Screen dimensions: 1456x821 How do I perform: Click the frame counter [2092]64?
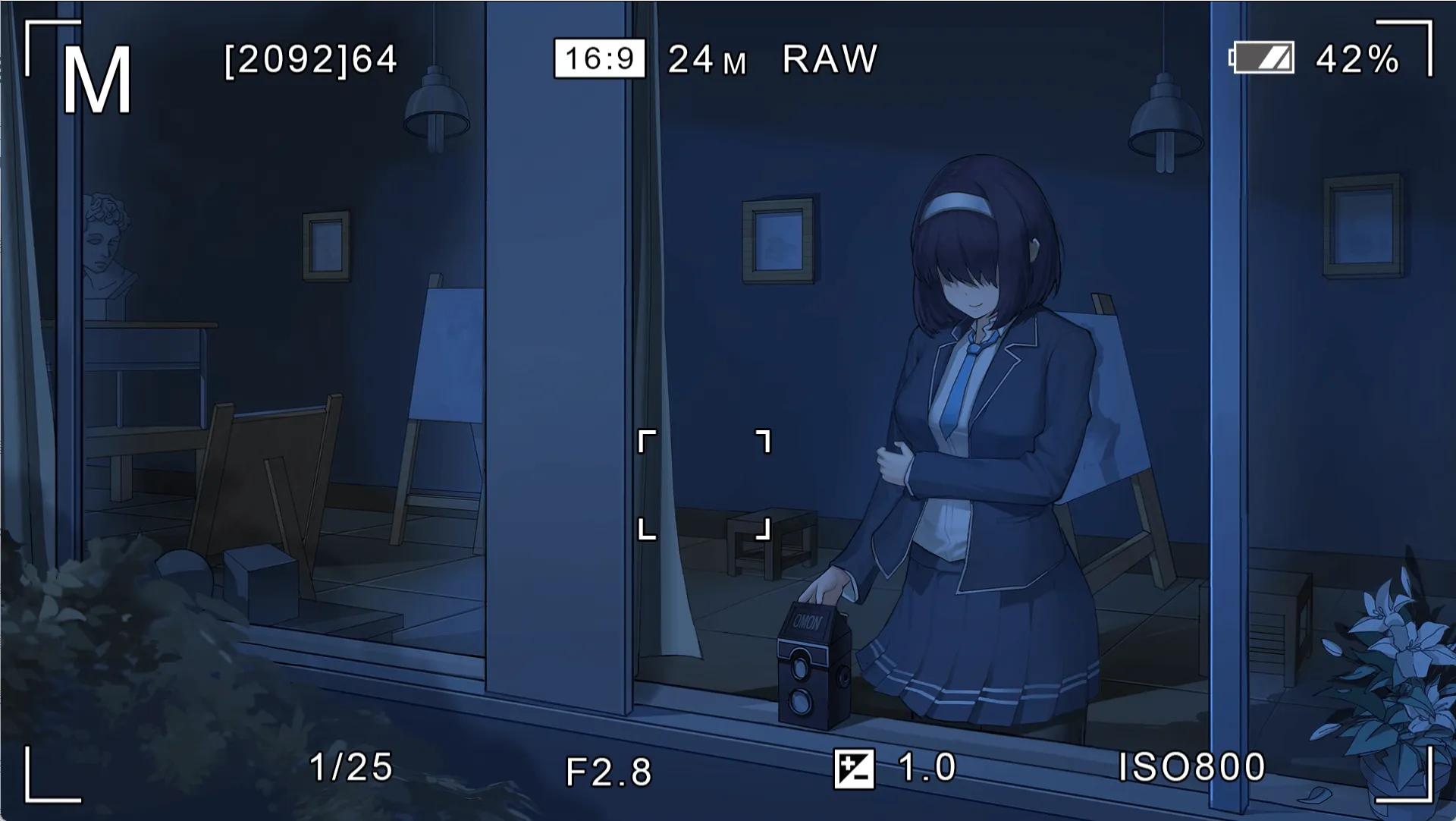coord(309,61)
